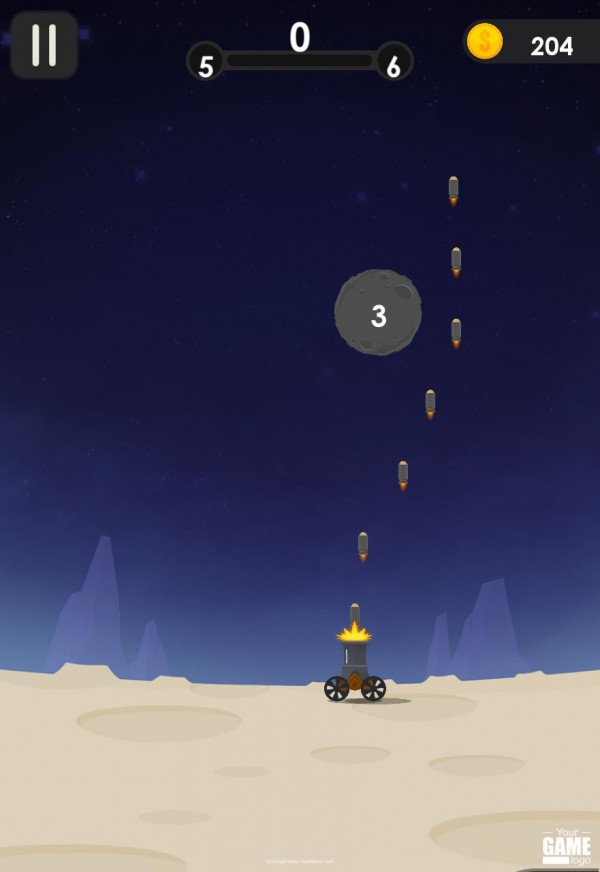Pause the game with the pause button
Viewport: 600px width, 872px height.
point(44,45)
